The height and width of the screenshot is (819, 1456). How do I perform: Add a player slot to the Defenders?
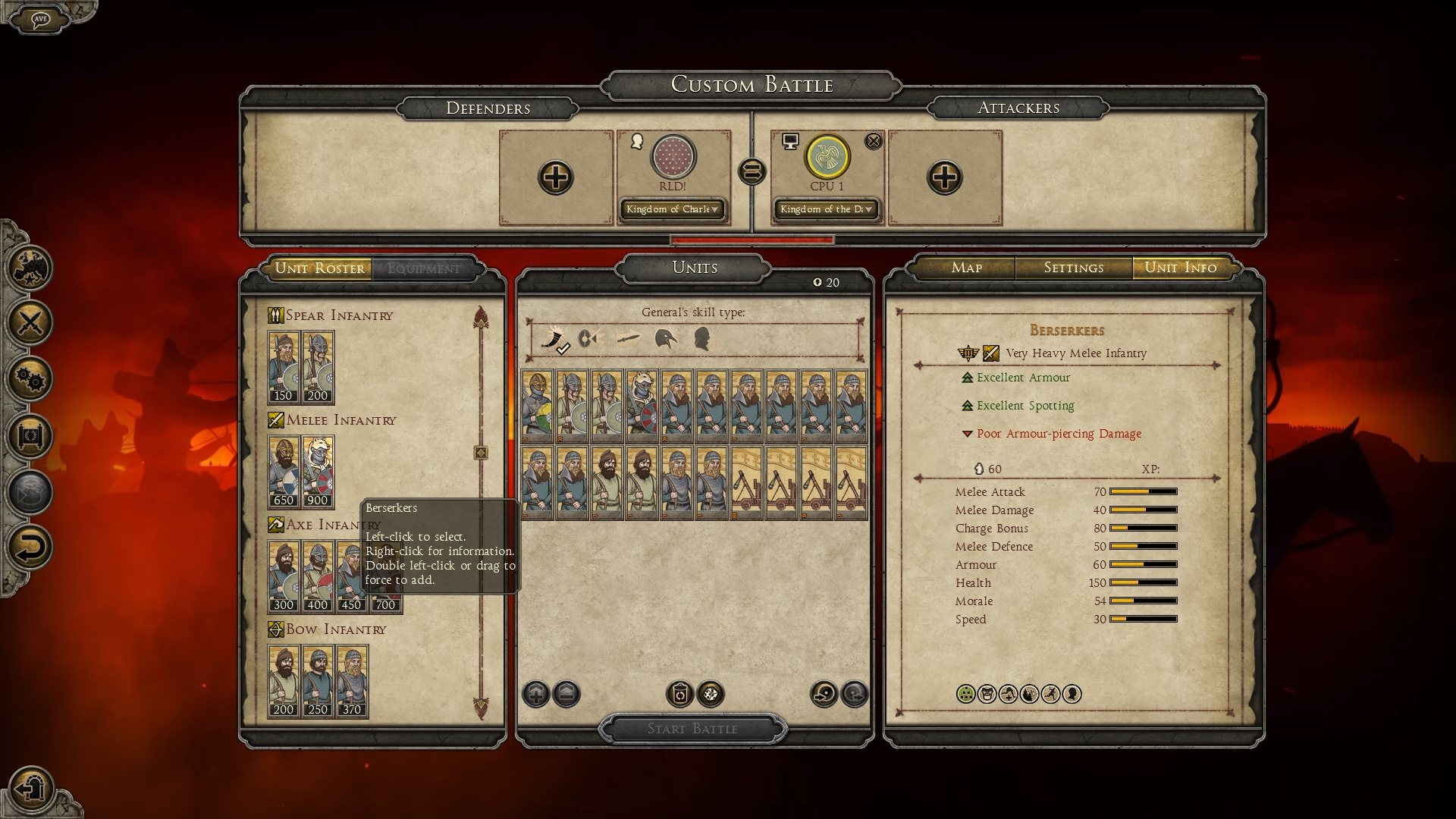point(555,178)
